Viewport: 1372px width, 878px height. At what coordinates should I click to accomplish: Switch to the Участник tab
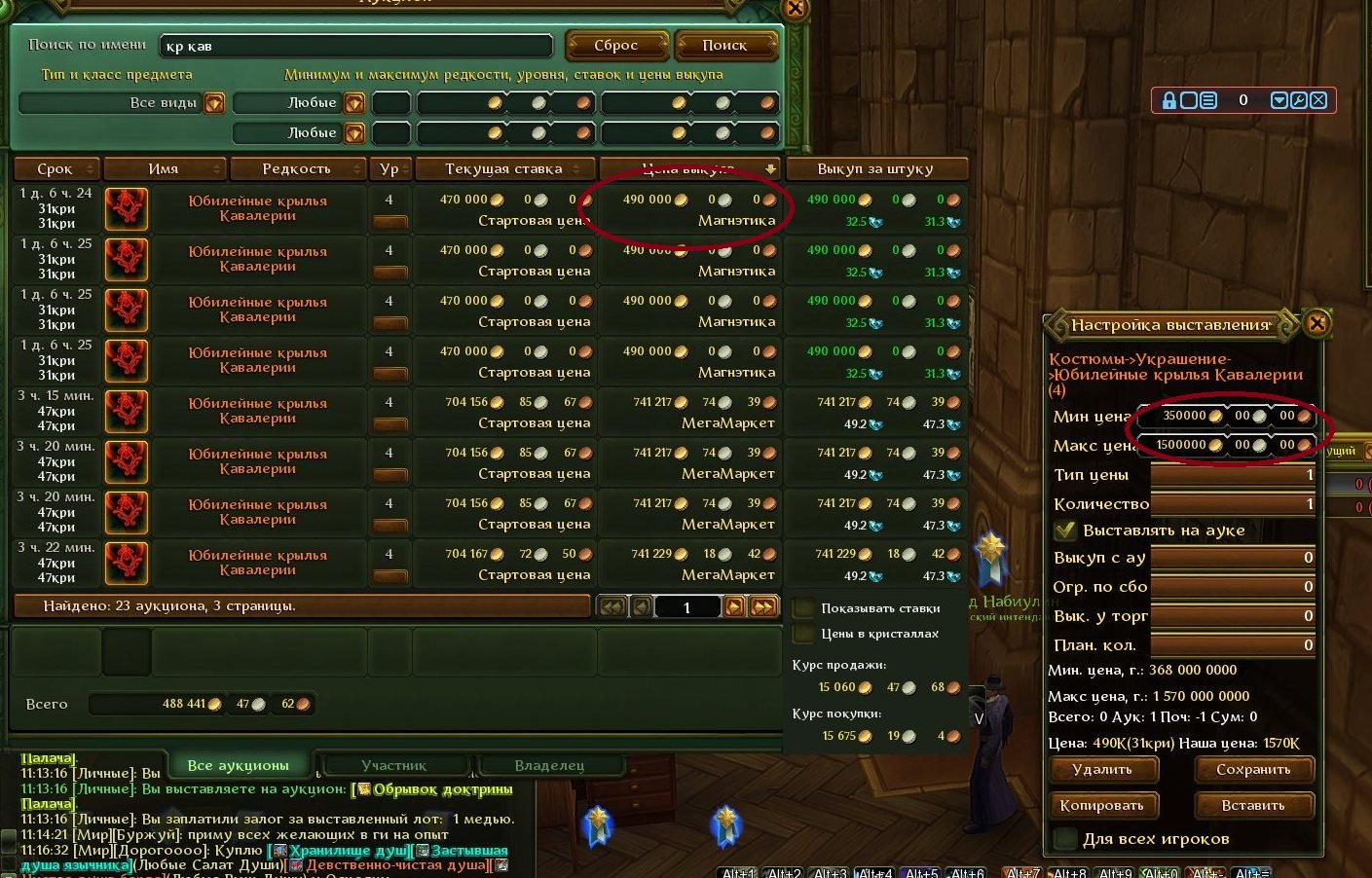[393, 765]
